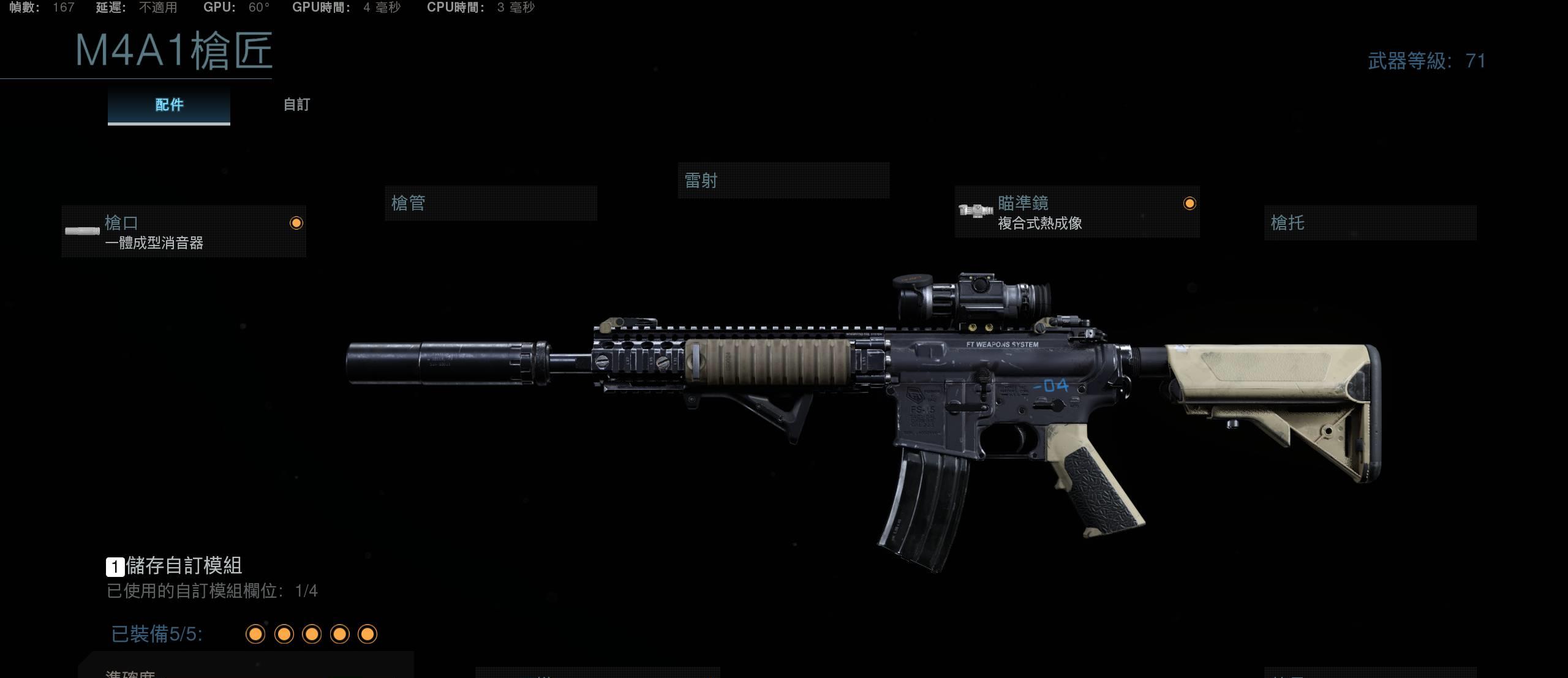Open the 自訂 customize tab
The image size is (1568, 678).
[x=296, y=105]
